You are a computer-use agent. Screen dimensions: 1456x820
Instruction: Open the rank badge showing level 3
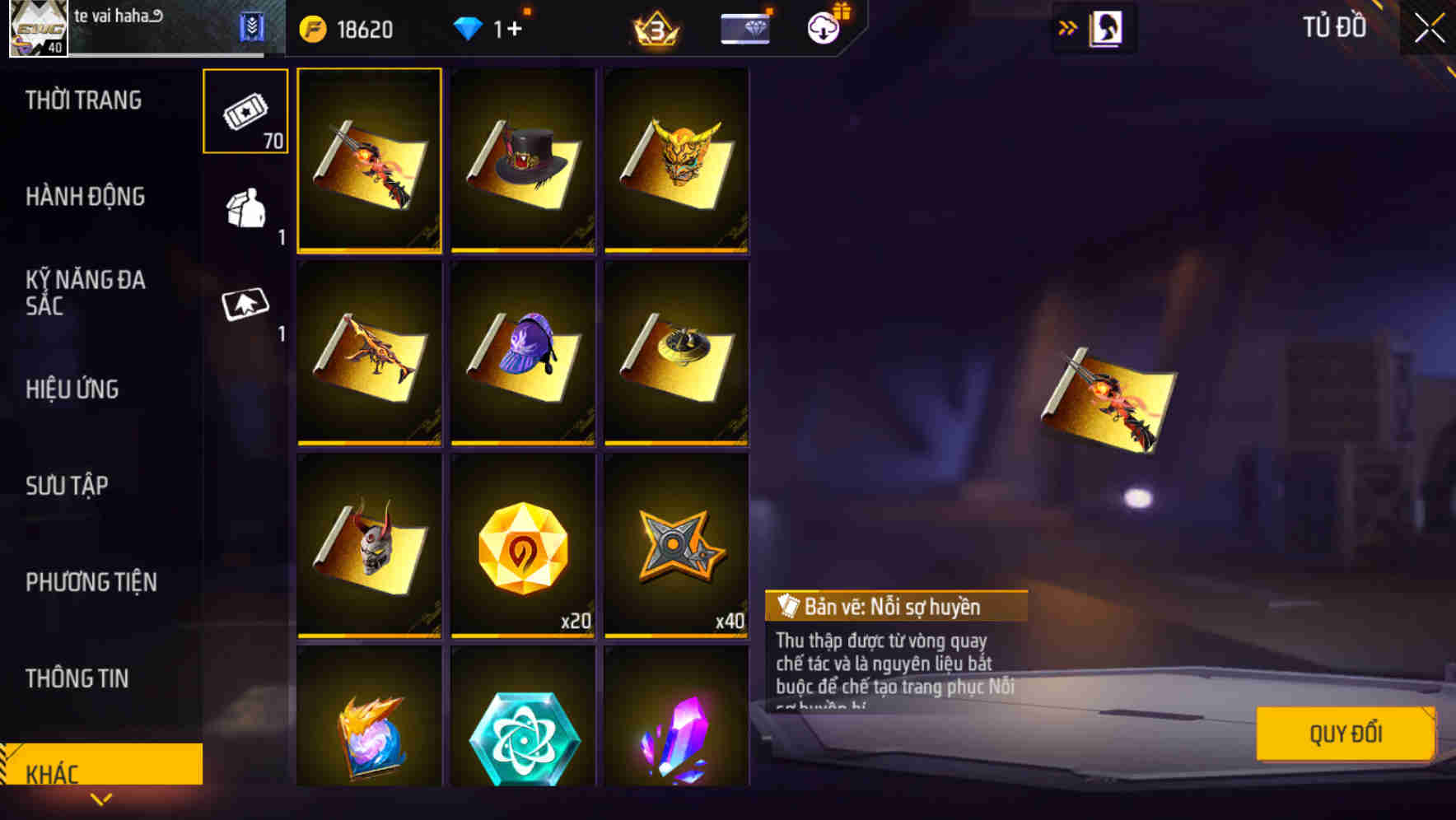655,27
